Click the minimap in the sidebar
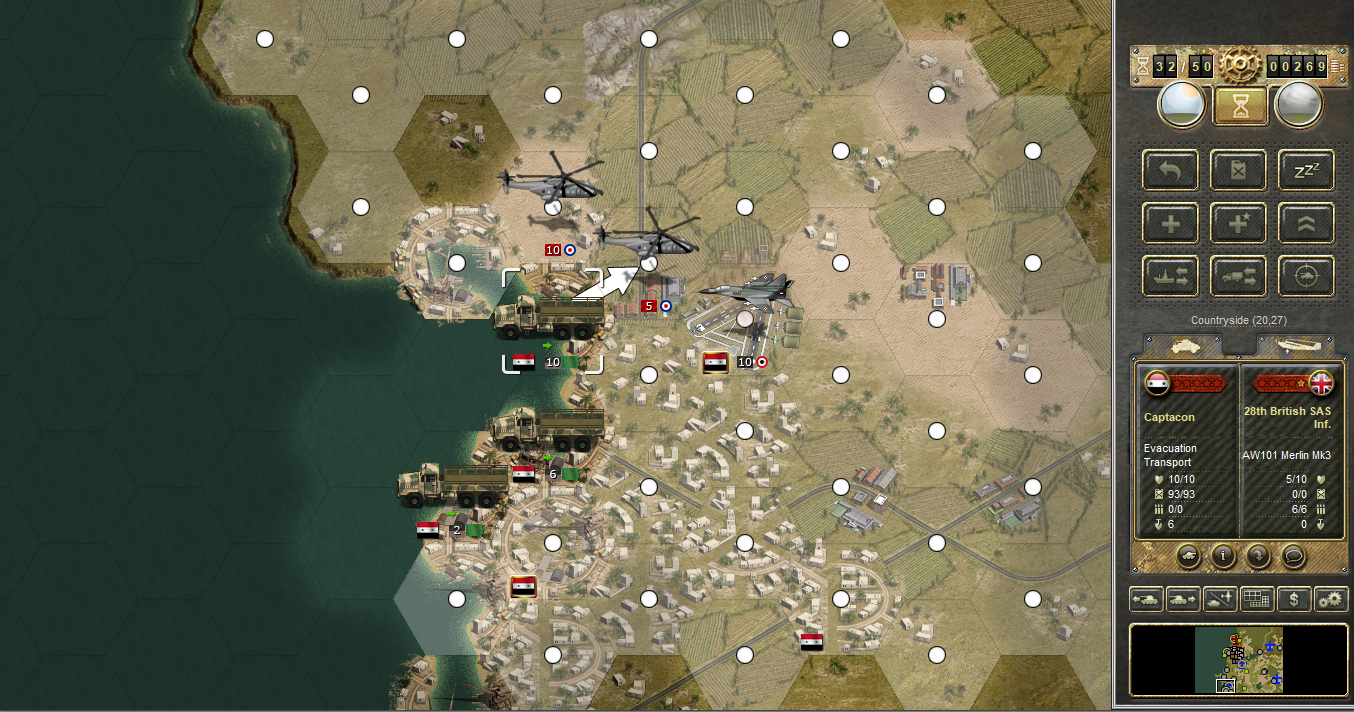This screenshot has width=1354, height=712. coord(1239,659)
